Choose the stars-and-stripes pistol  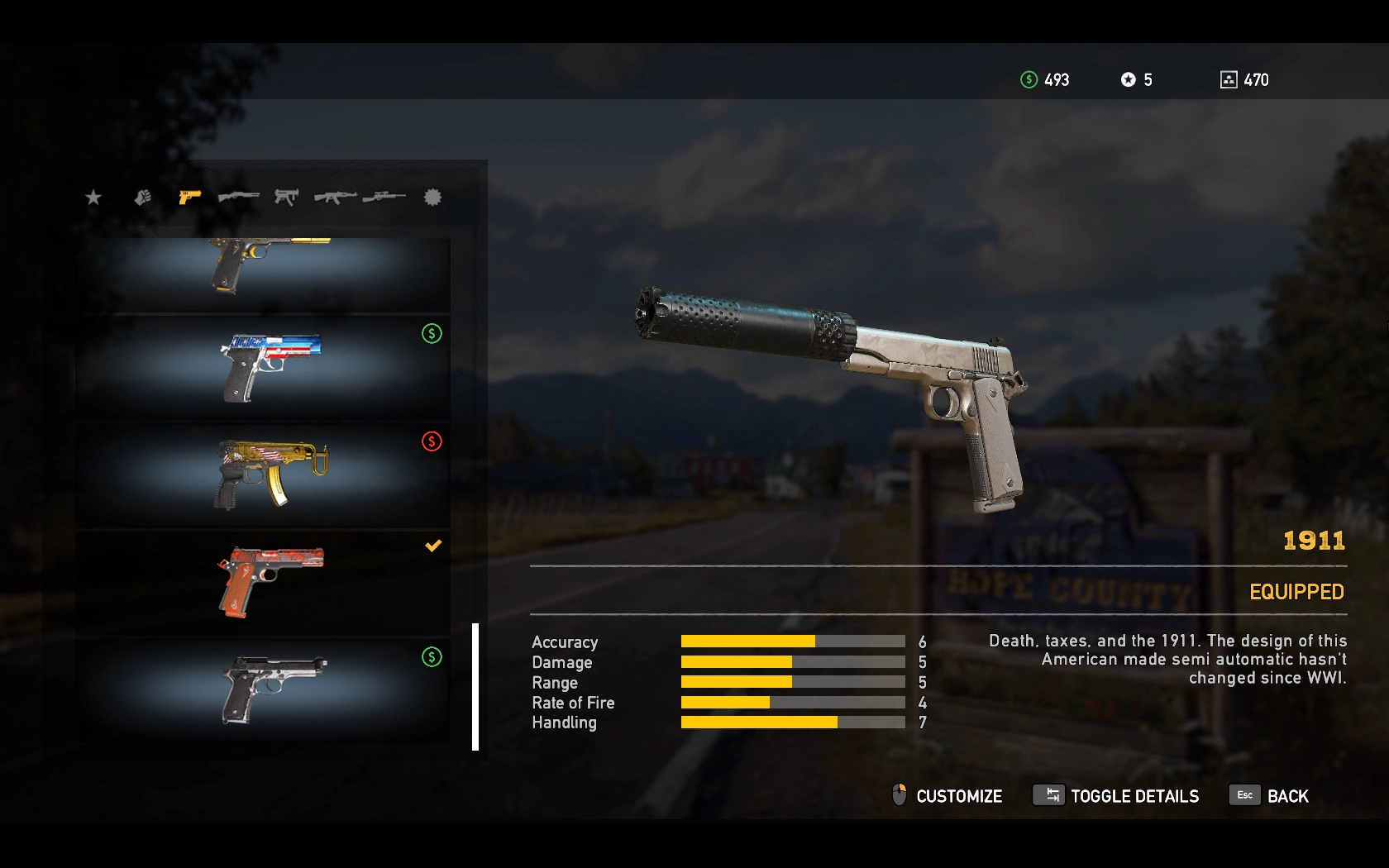pos(263,367)
